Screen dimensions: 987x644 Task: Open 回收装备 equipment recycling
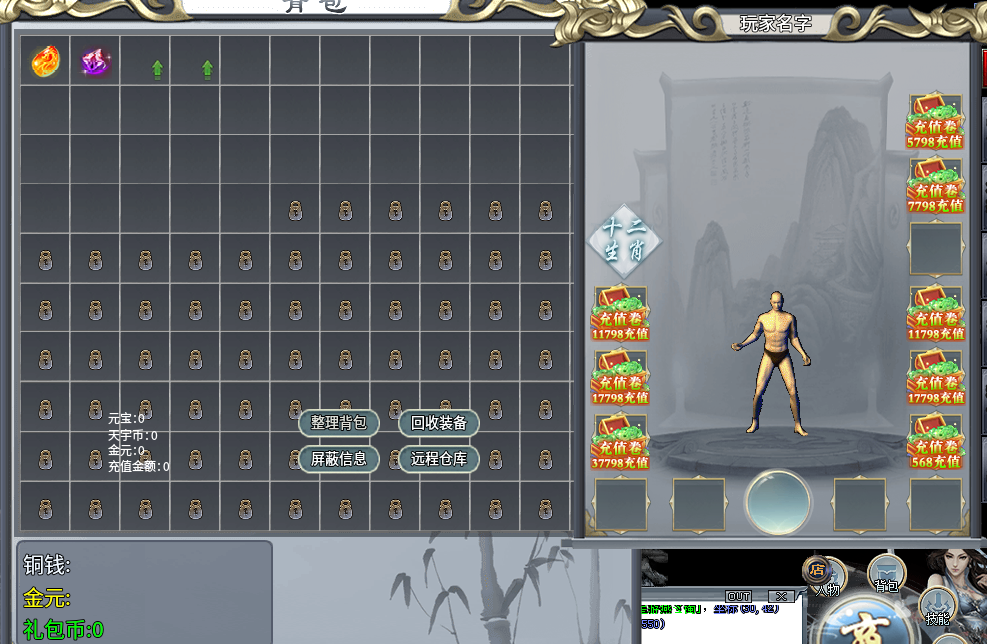pyautogui.click(x=439, y=423)
